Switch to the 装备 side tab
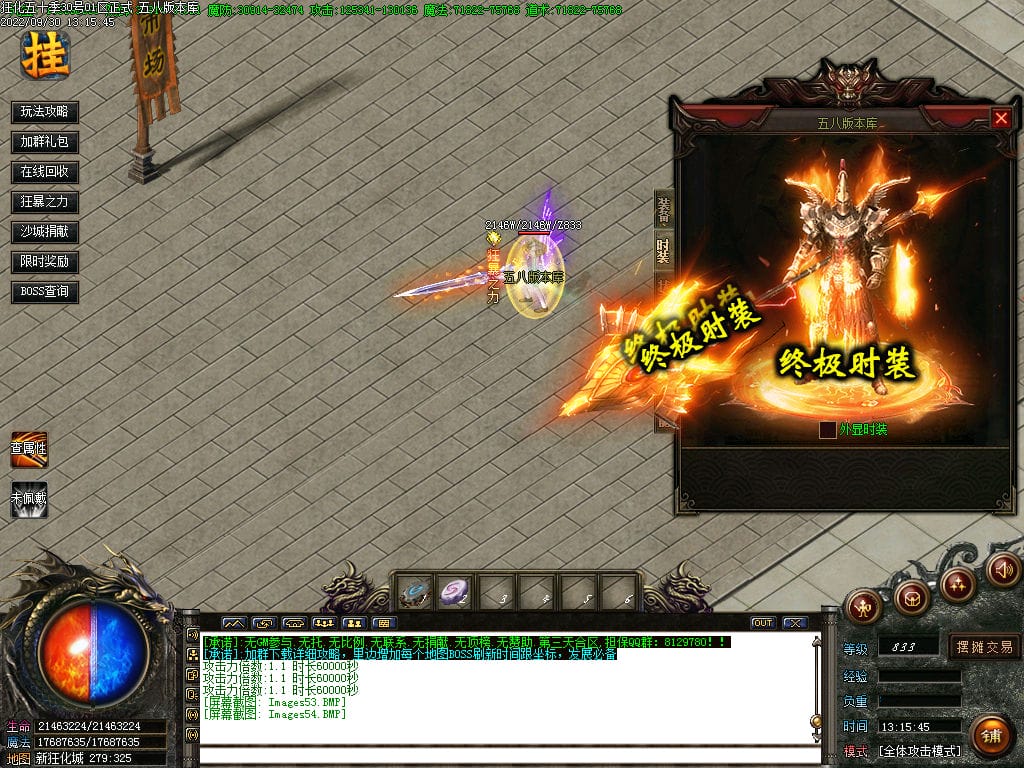 pyautogui.click(x=664, y=210)
